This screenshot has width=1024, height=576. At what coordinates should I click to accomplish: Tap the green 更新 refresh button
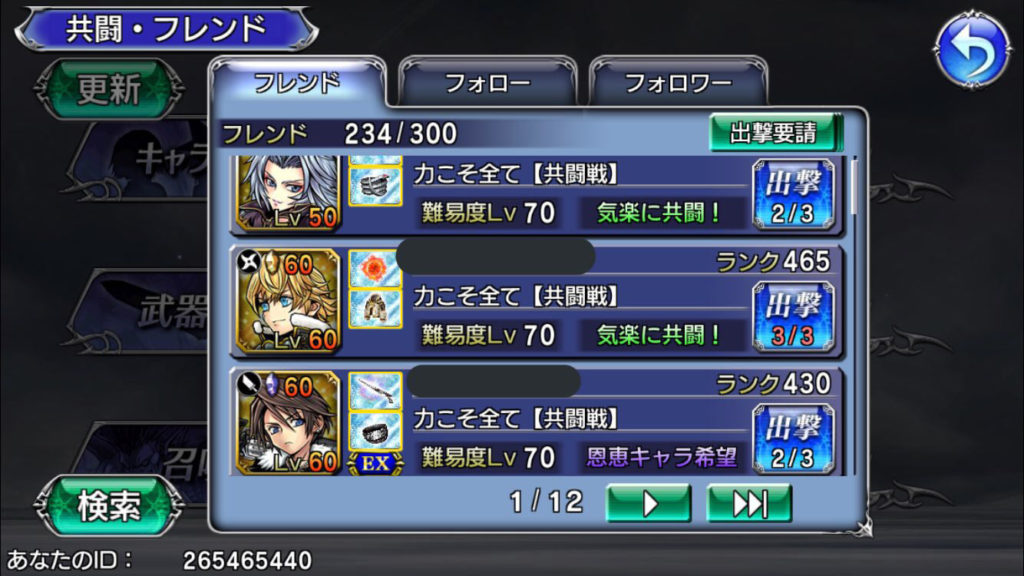pyautogui.click(x=109, y=90)
